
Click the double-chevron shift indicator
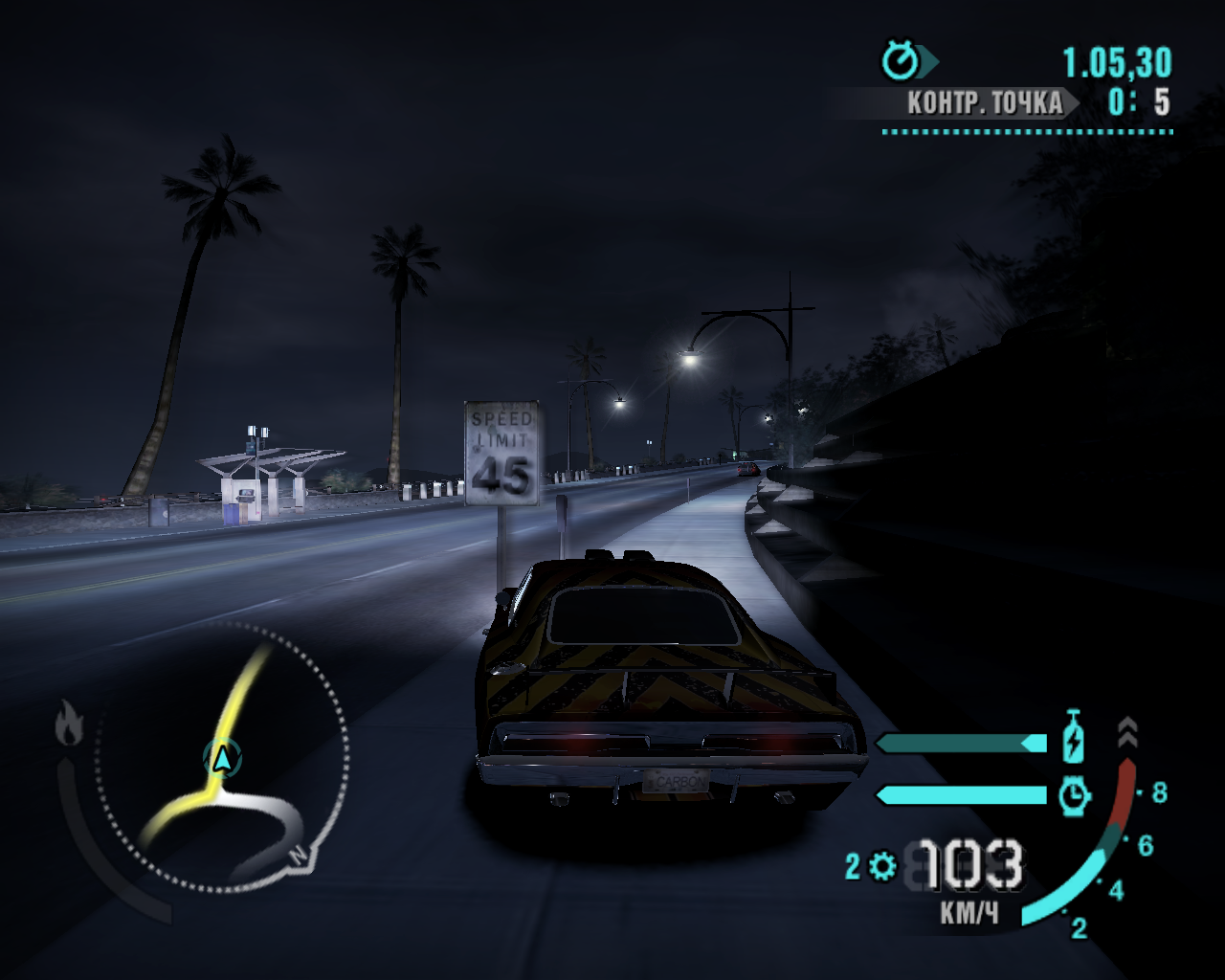click(1127, 733)
